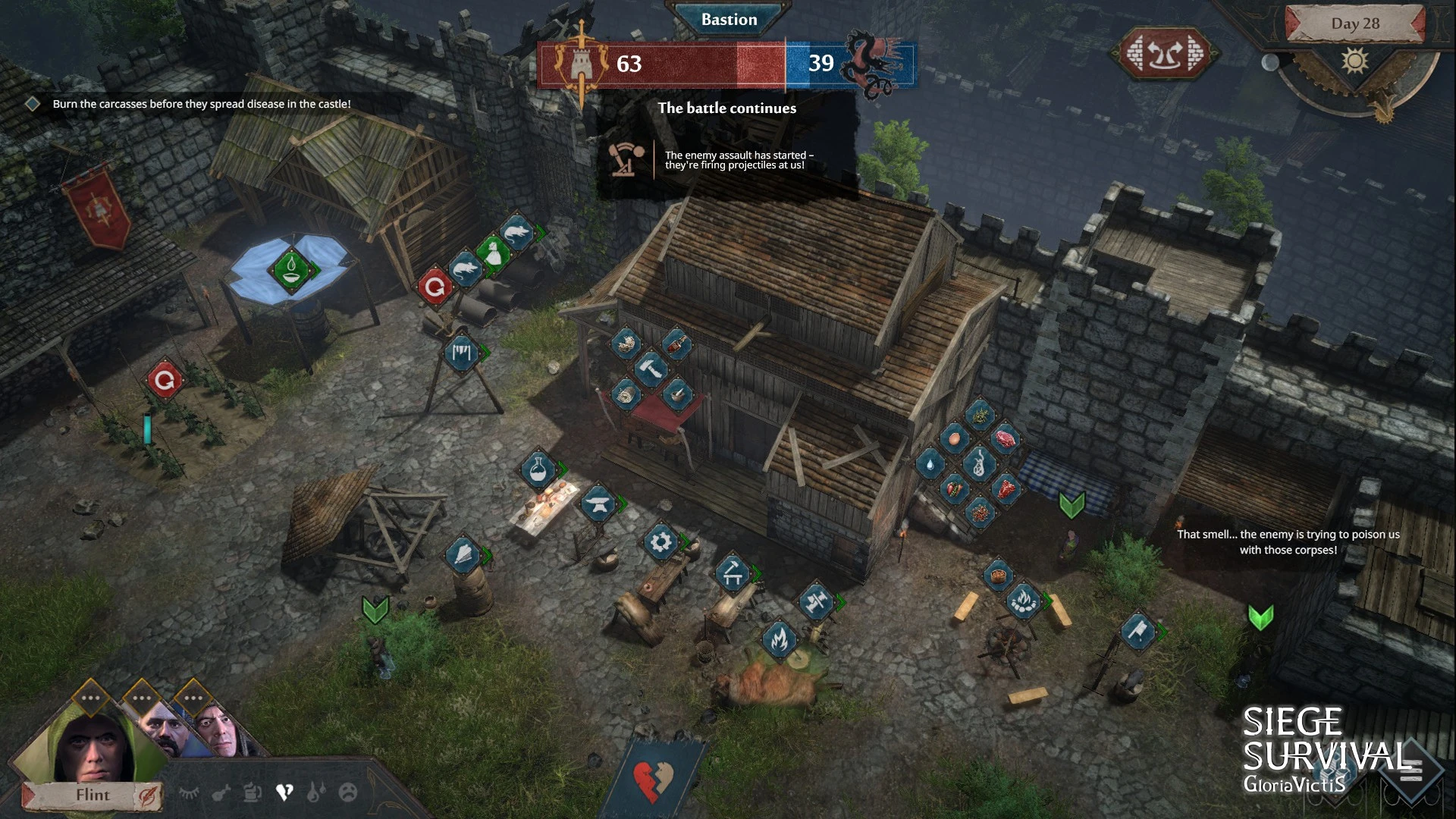The width and height of the screenshot is (1456, 819).
Task: Click the quill icon beside Flint's name
Action: coord(146,795)
